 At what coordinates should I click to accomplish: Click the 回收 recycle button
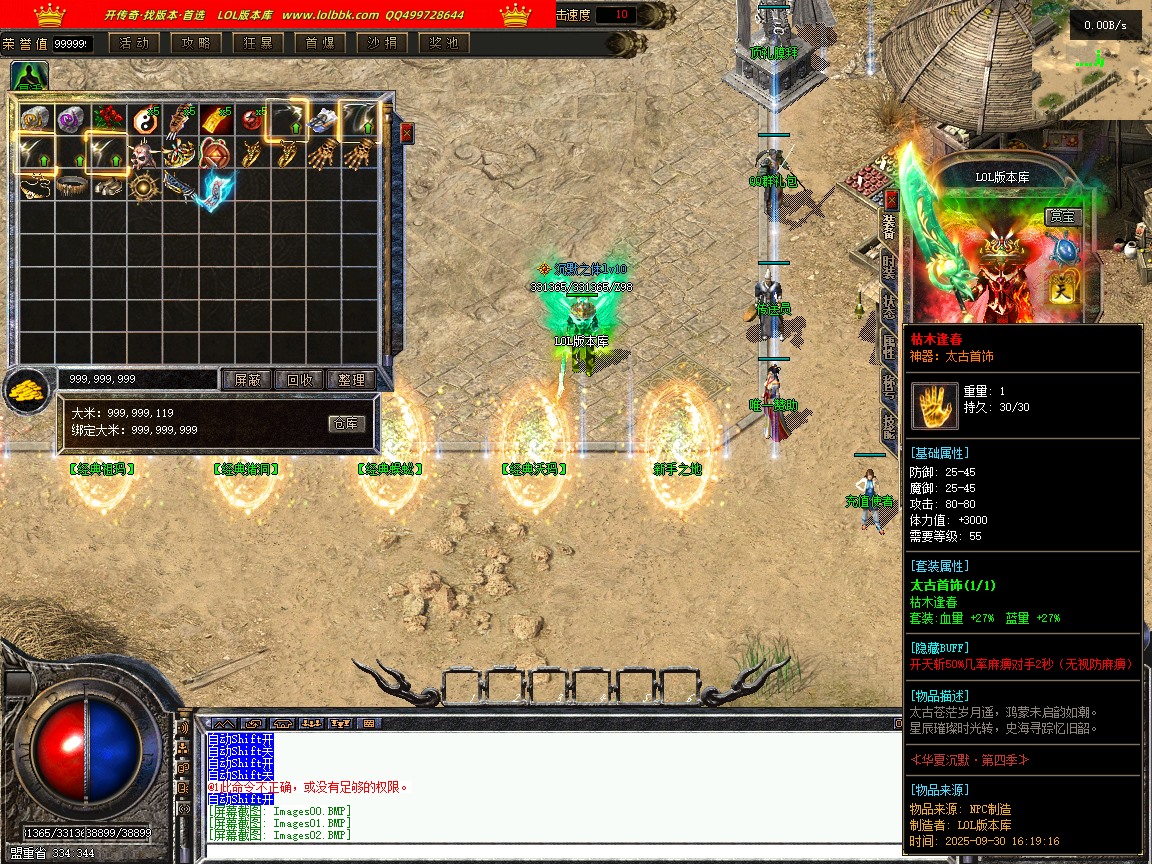[x=299, y=380]
